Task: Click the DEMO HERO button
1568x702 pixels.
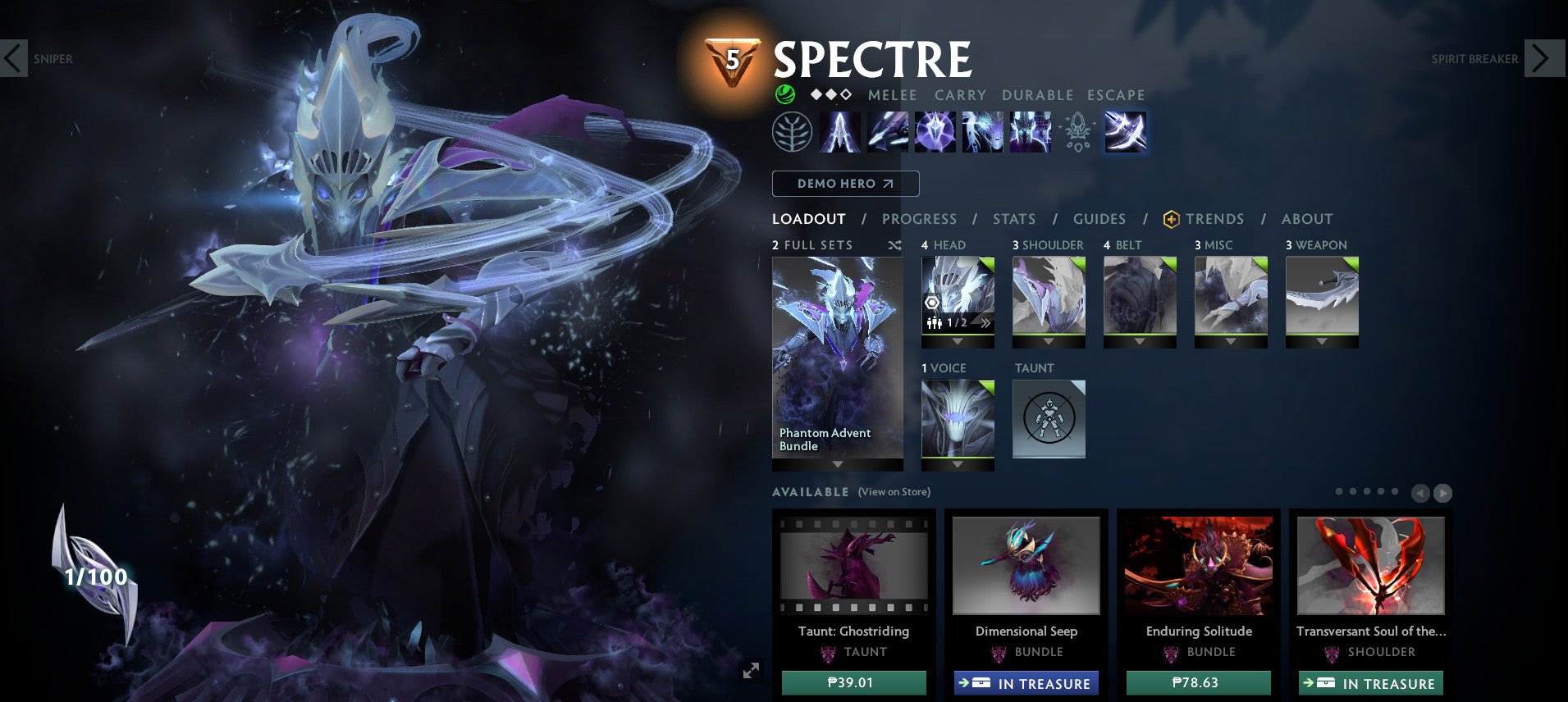Action: tap(845, 184)
